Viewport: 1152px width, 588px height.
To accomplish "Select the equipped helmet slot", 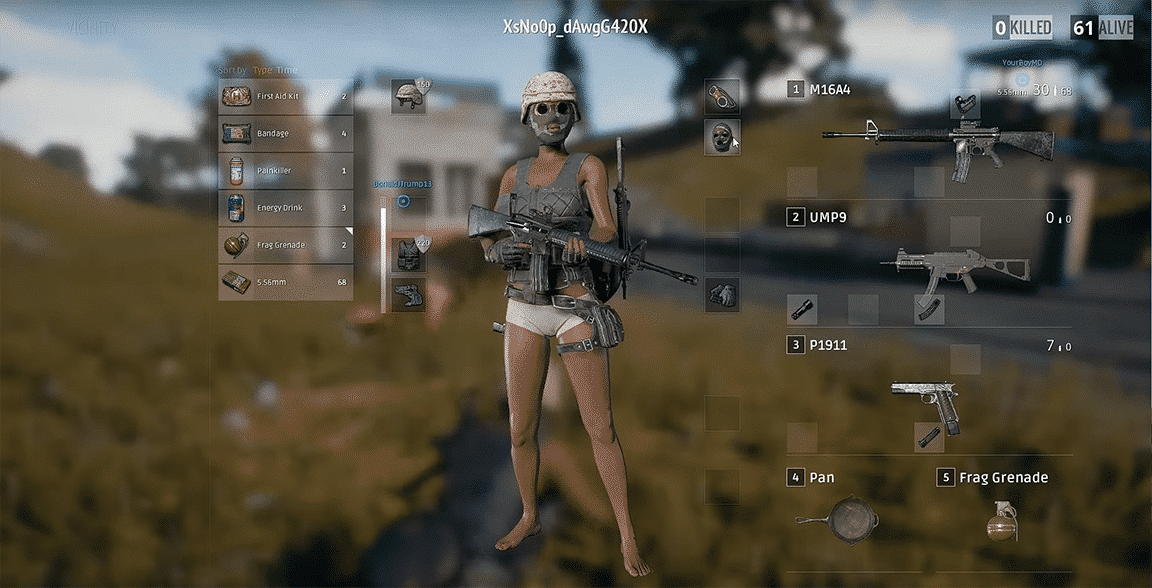I will (x=408, y=96).
